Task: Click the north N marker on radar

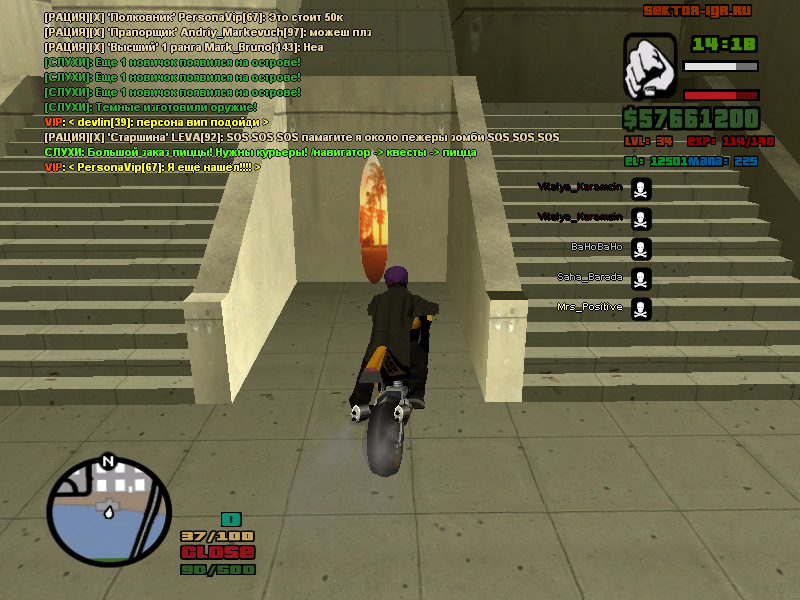Action: [109, 462]
